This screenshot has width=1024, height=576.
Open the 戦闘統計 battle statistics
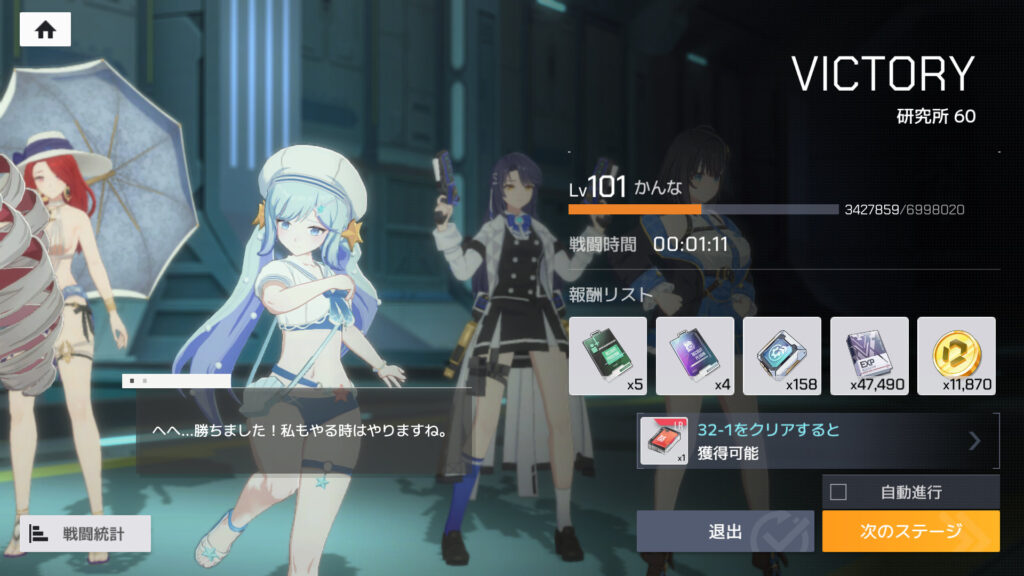pos(85,533)
